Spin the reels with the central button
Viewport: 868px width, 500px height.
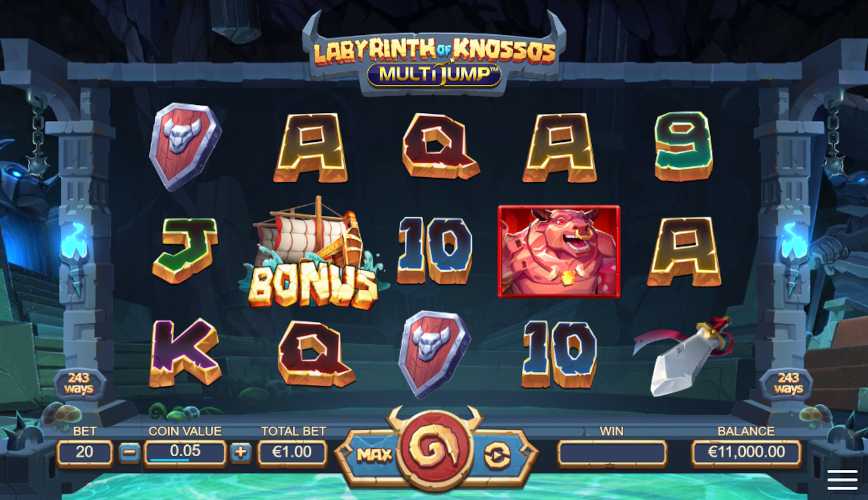433,452
